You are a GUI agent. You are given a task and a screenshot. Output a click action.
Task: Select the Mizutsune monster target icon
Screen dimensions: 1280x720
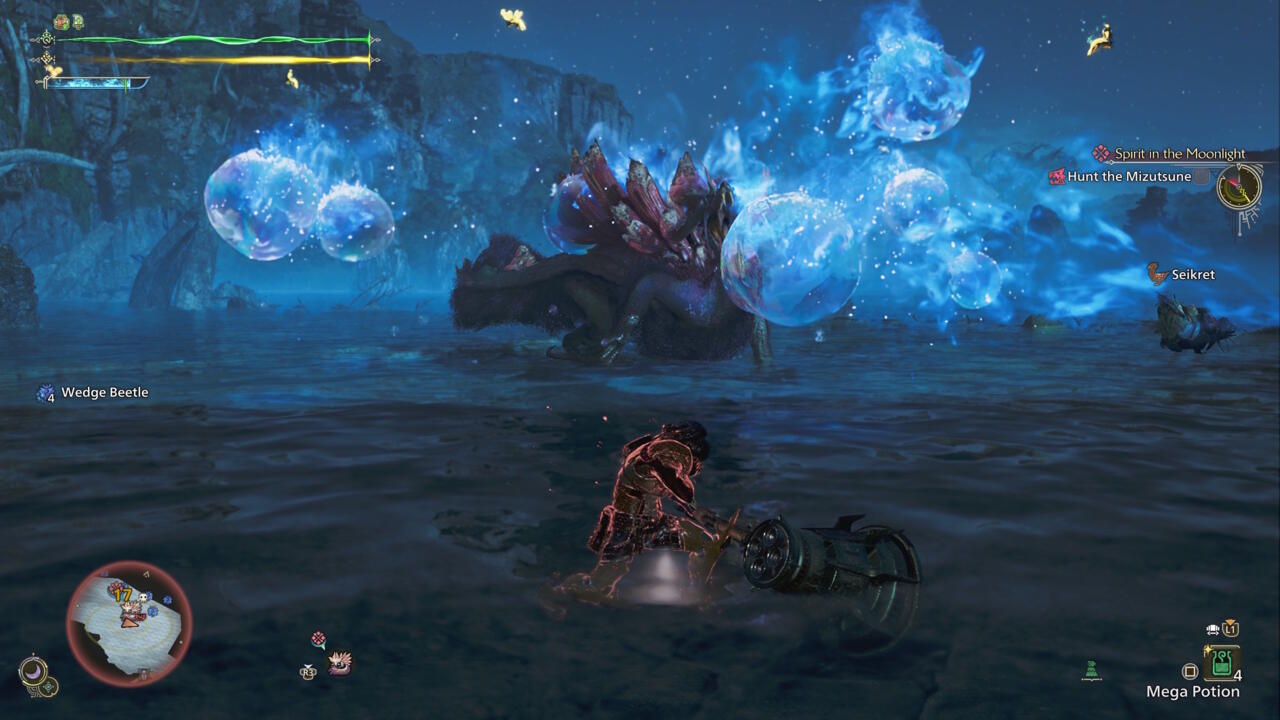point(340,662)
